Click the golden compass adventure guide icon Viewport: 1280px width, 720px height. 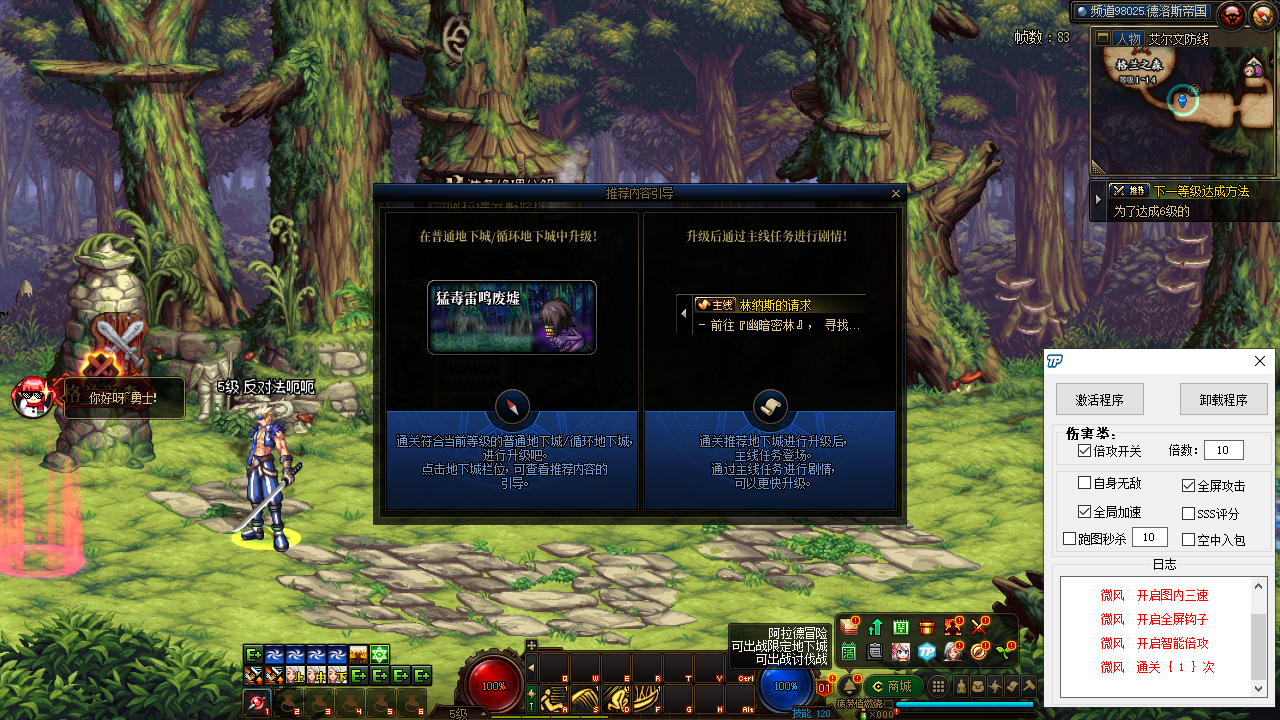[x=976, y=651]
